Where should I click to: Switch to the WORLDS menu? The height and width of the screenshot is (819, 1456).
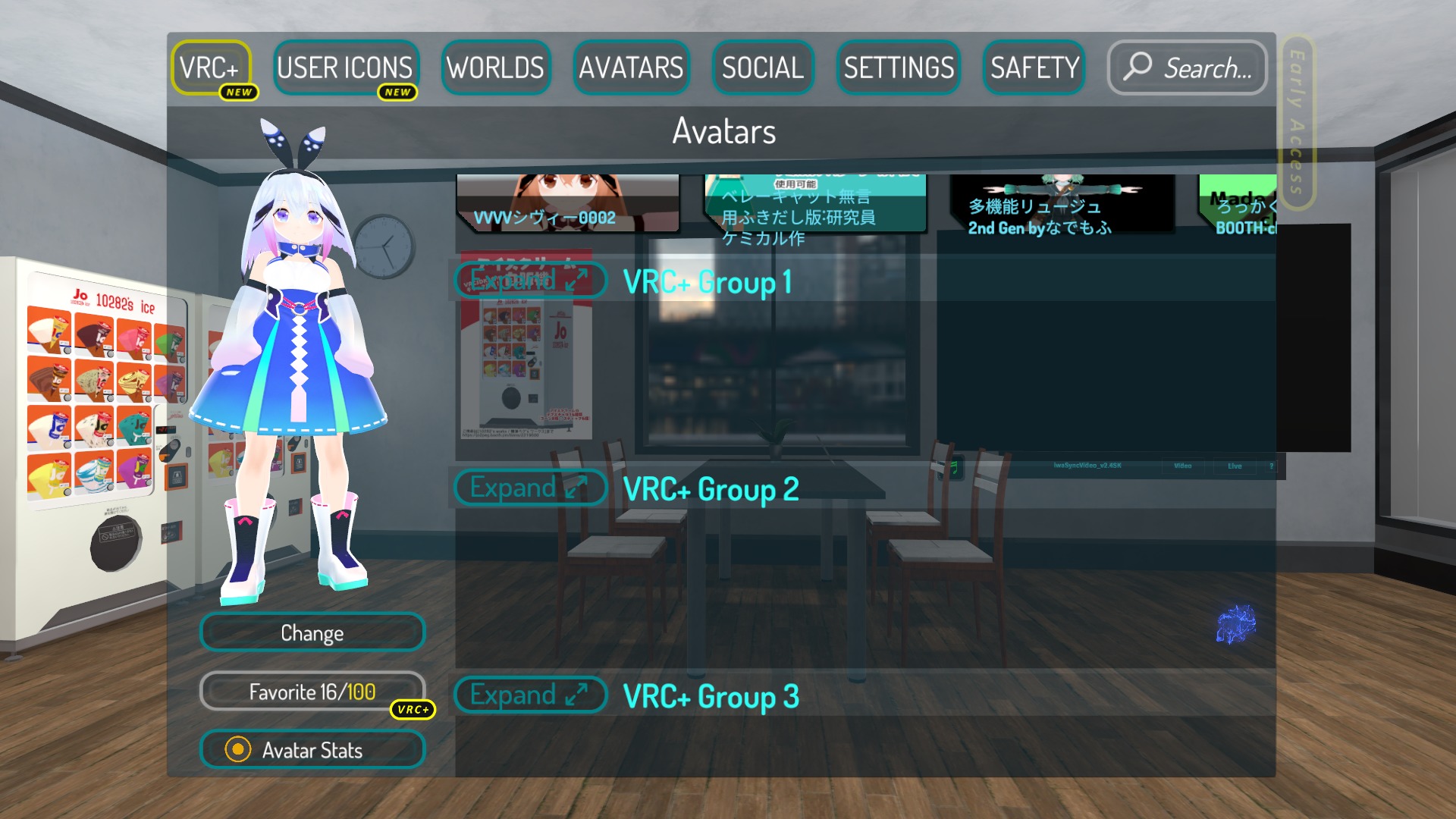point(496,68)
